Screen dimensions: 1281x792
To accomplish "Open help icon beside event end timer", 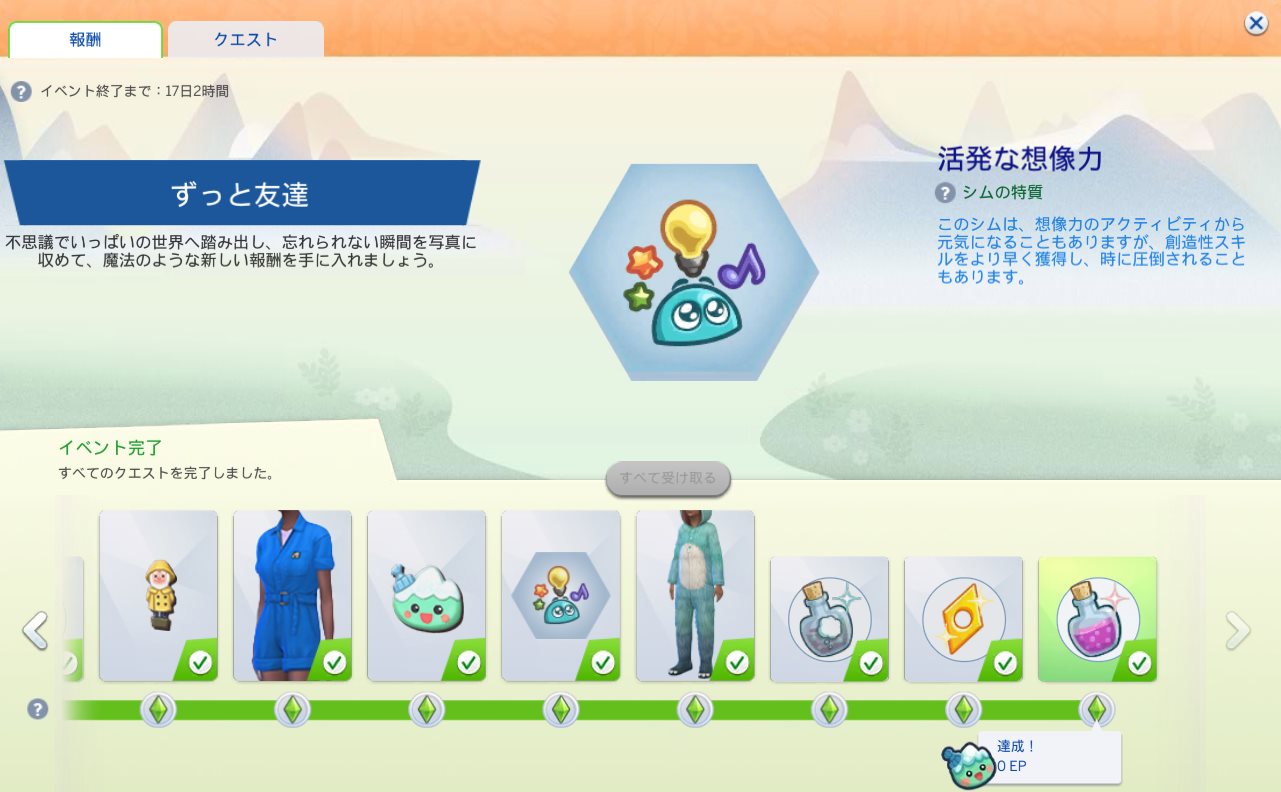I will tap(21, 91).
